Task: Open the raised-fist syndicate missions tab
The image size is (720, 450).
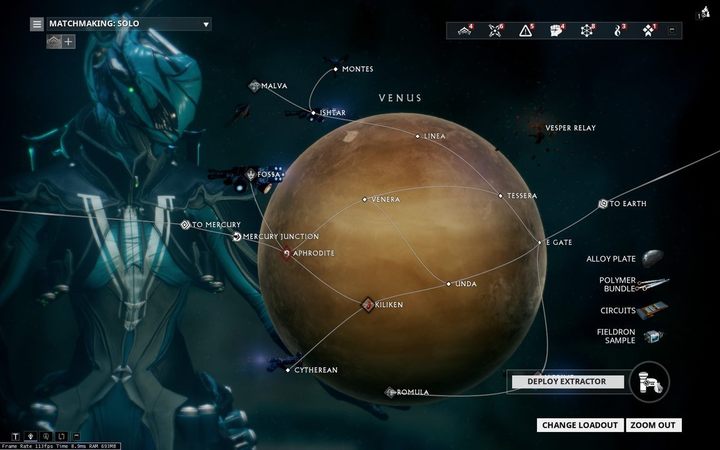Action: click(x=557, y=30)
